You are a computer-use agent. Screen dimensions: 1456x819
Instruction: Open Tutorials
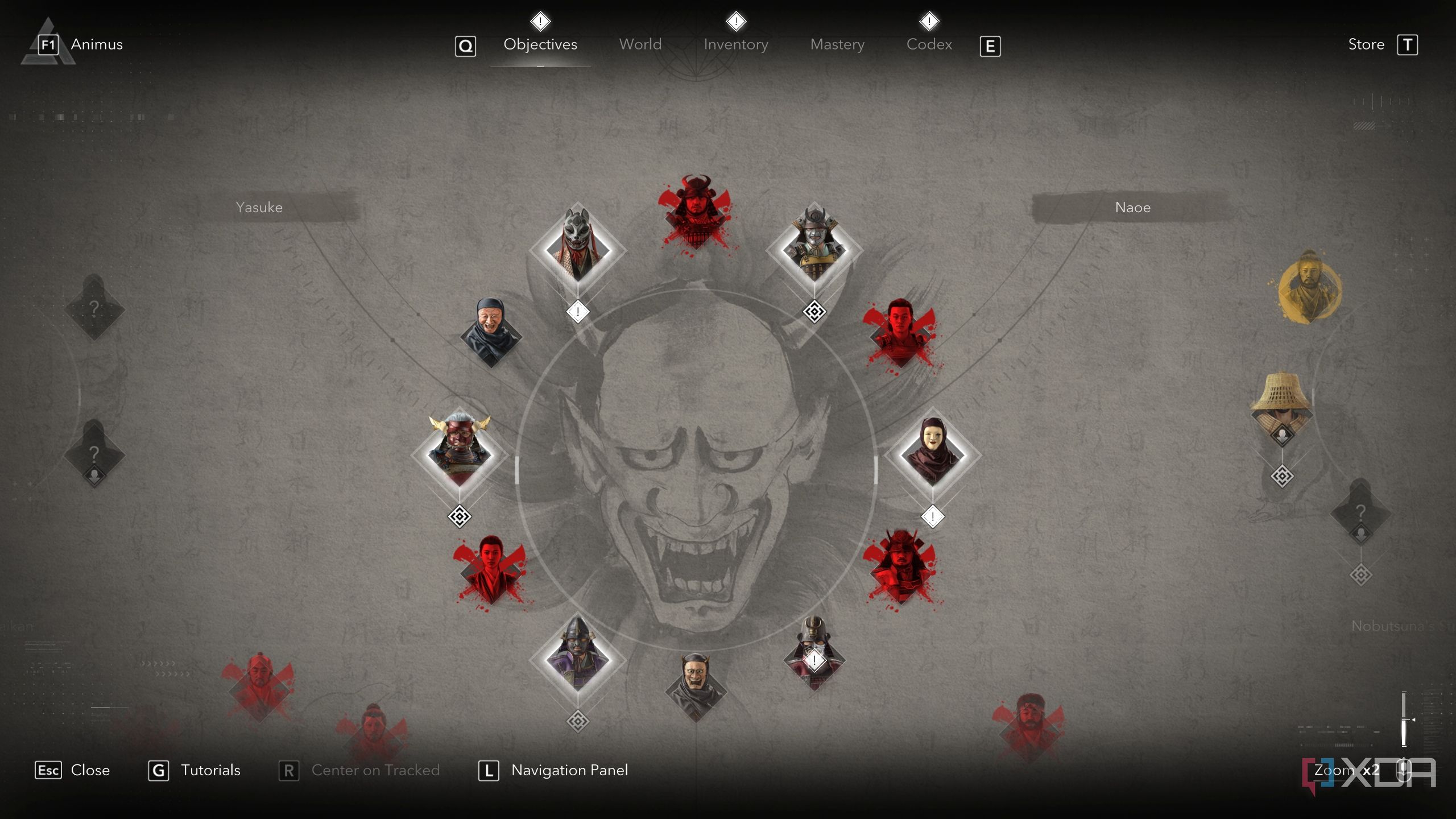(210, 770)
